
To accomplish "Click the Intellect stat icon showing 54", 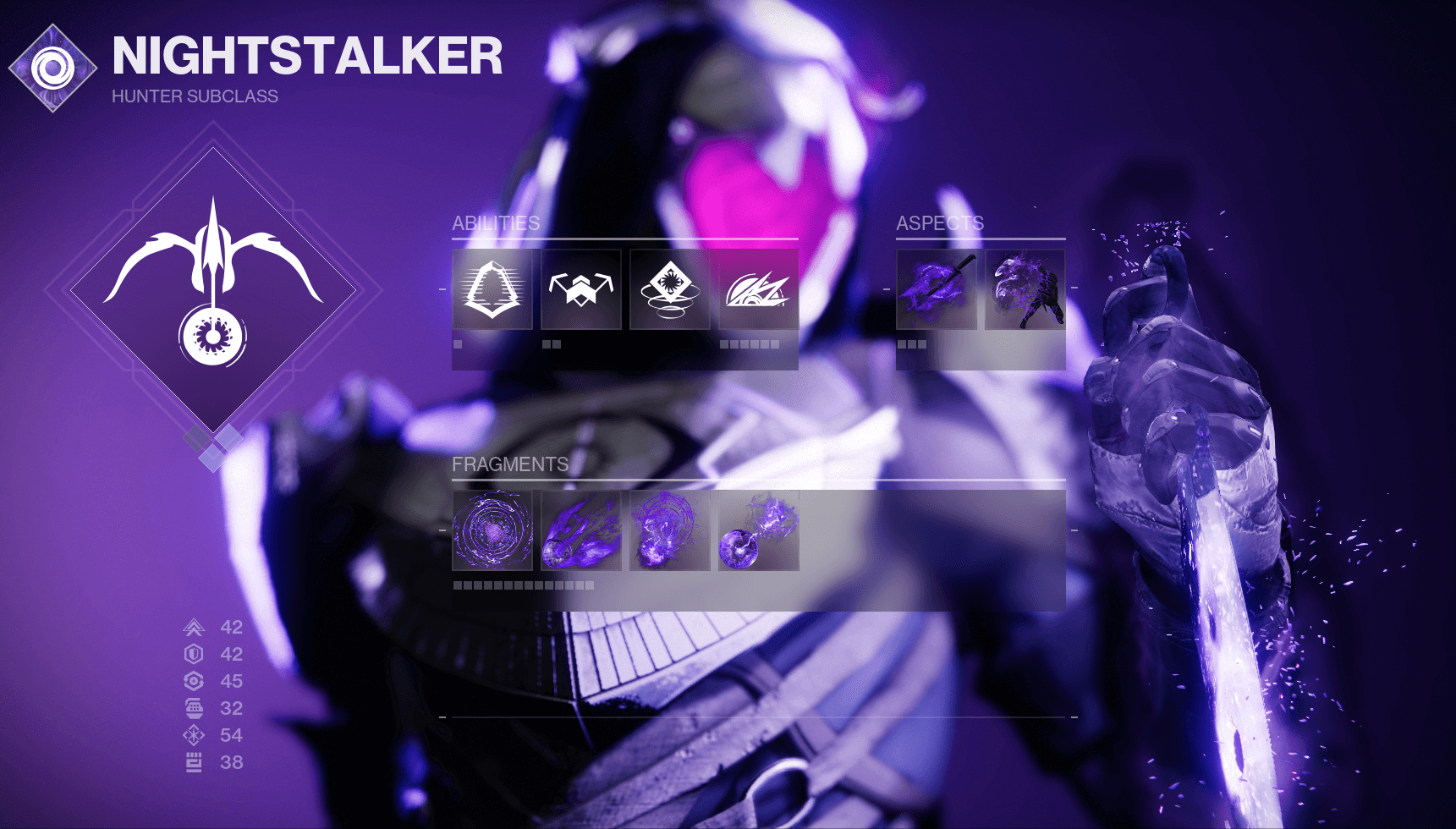I will [193, 735].
